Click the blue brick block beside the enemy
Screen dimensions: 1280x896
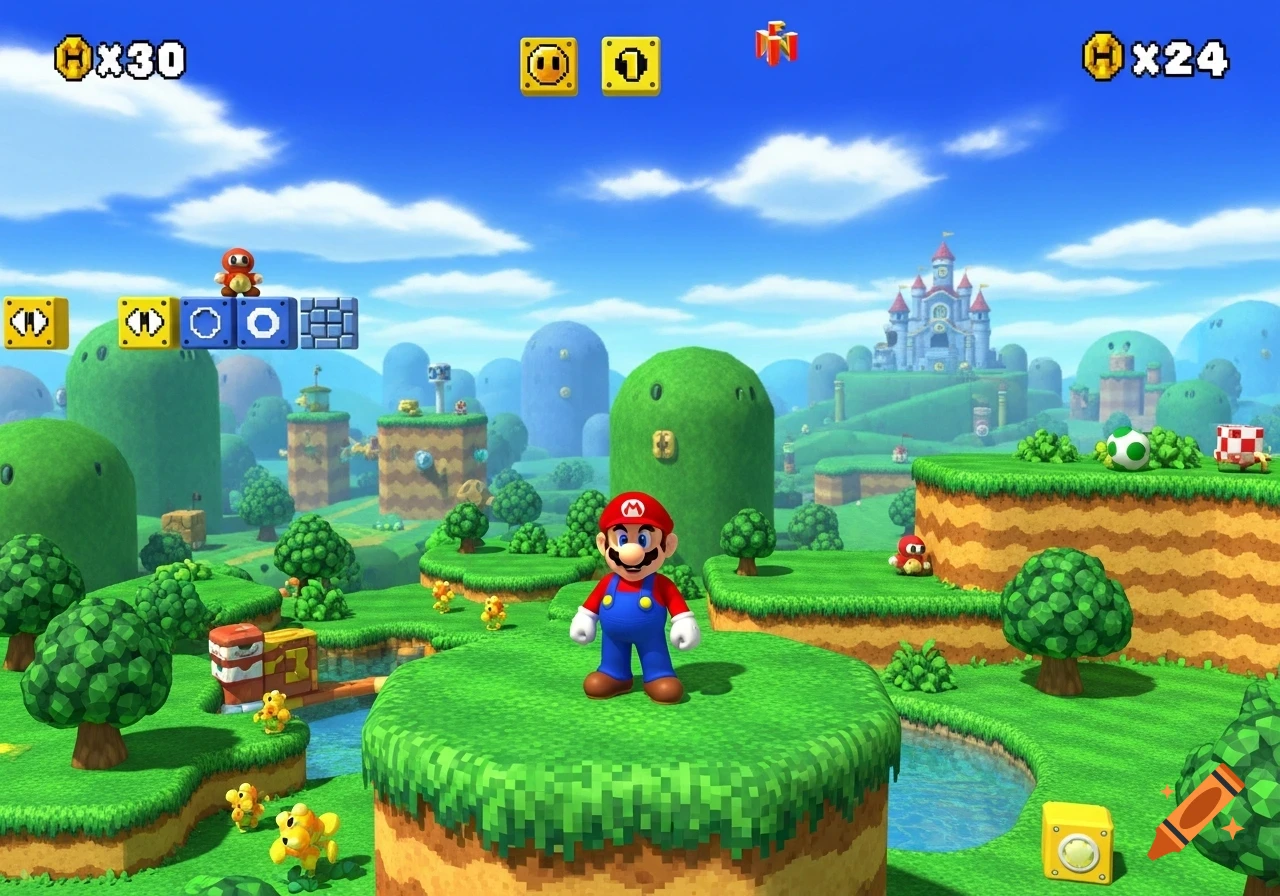tap(330, 321)
